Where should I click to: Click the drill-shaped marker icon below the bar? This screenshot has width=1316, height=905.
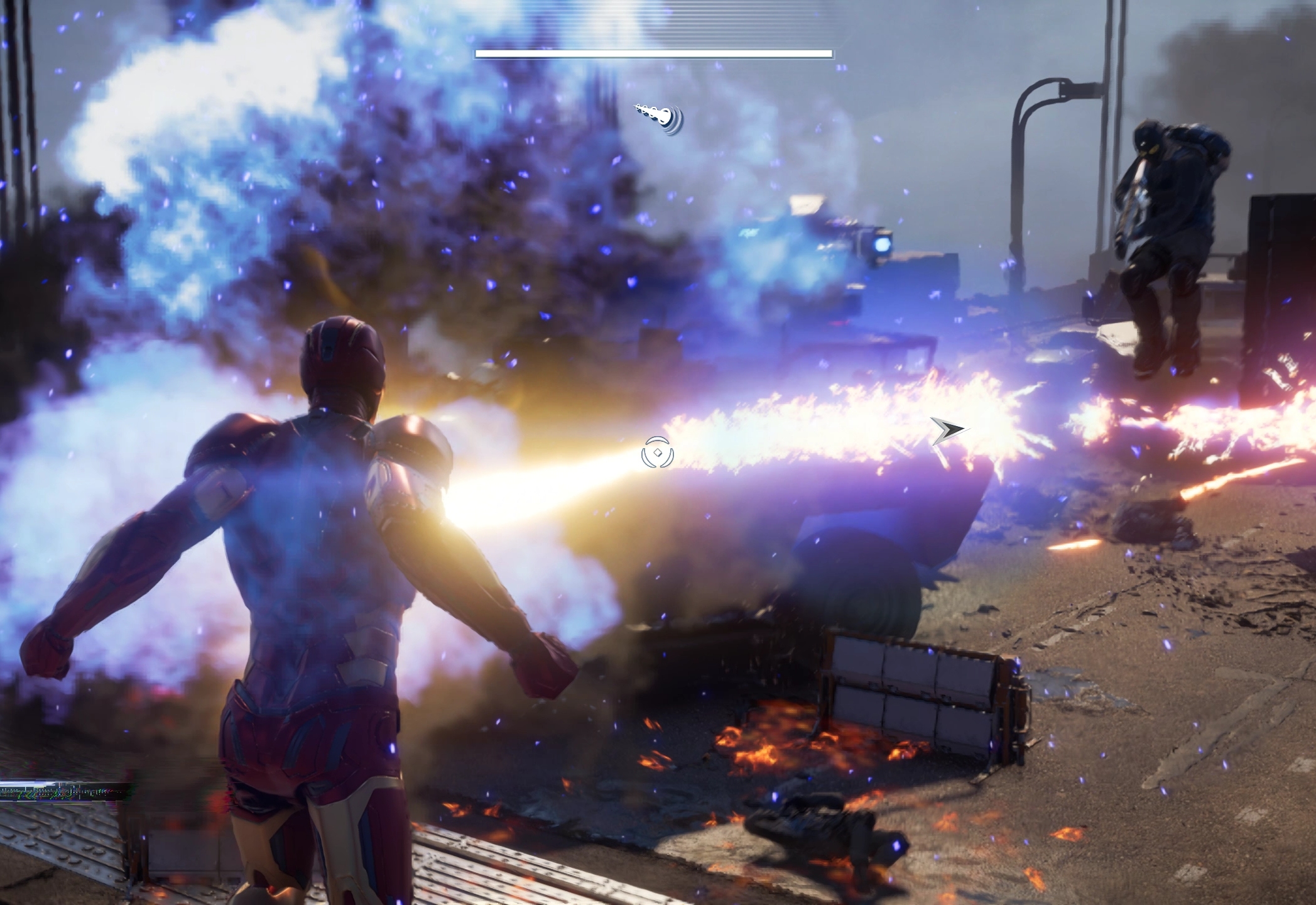(x=659, y=118)
